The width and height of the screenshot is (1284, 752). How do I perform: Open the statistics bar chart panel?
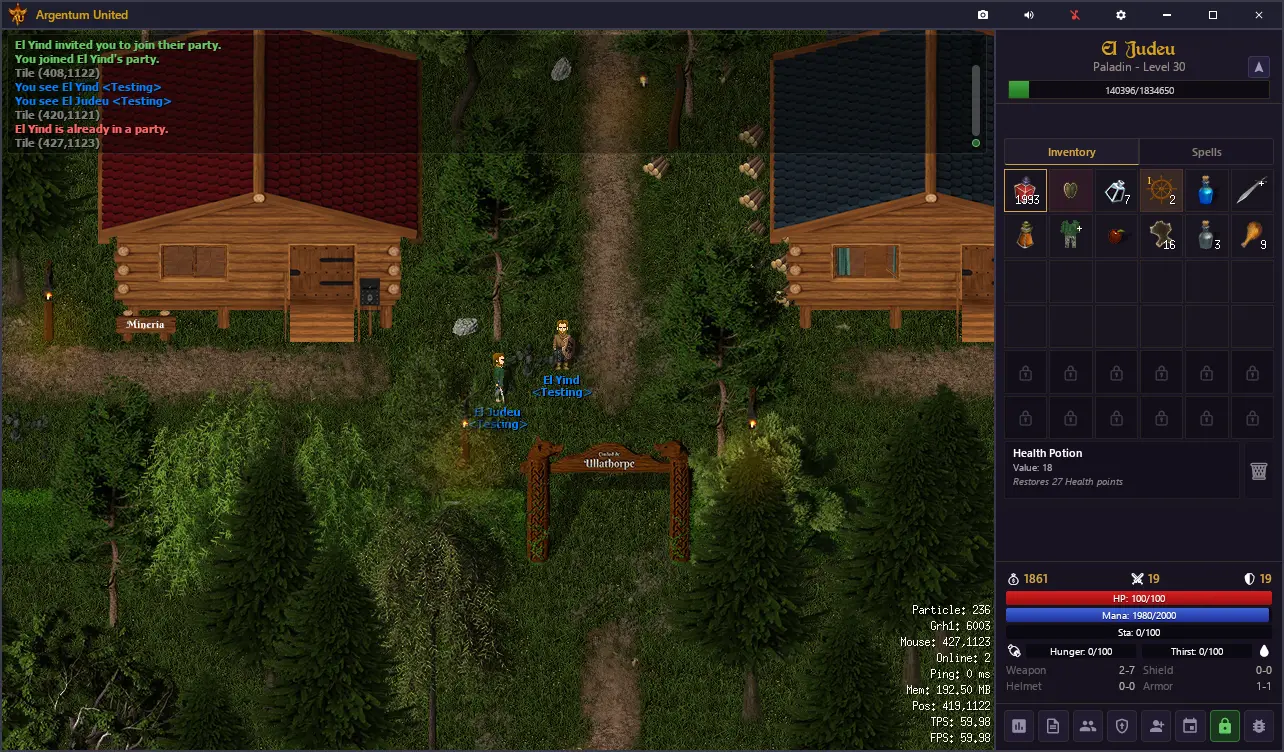pyautogui.click(x=1020, y=726)
